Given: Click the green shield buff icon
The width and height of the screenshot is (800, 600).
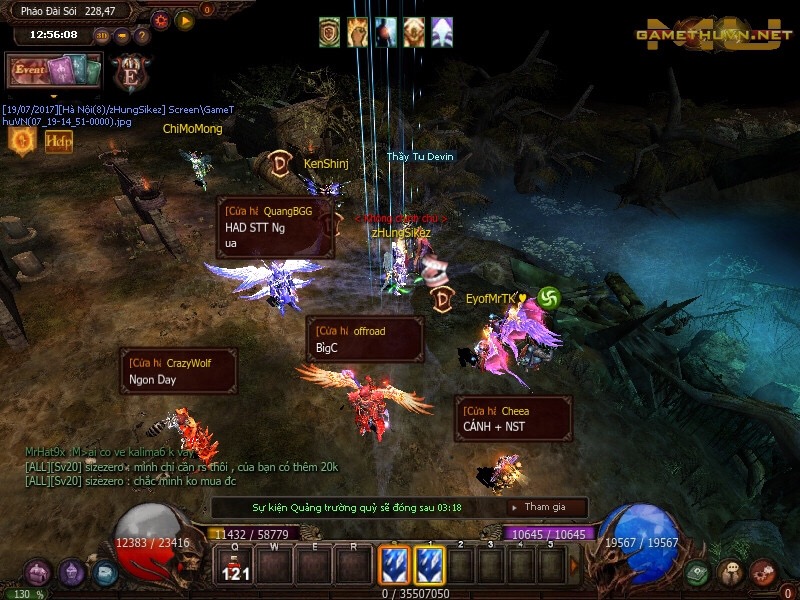Looking at the screenshot, I should [x=330, y=32].
